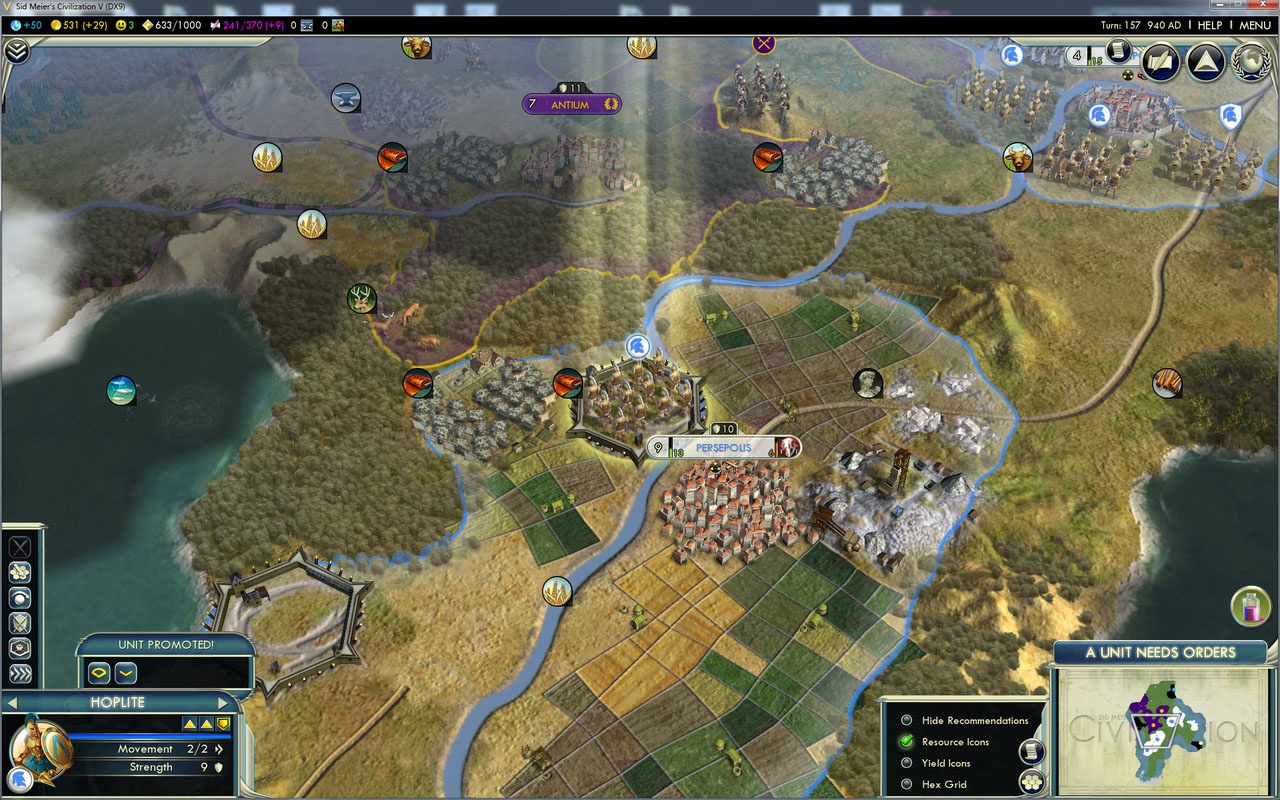1280x800 pixels.
Task: Expand movement details beside Movement 2/2
Action: point(219,749)
